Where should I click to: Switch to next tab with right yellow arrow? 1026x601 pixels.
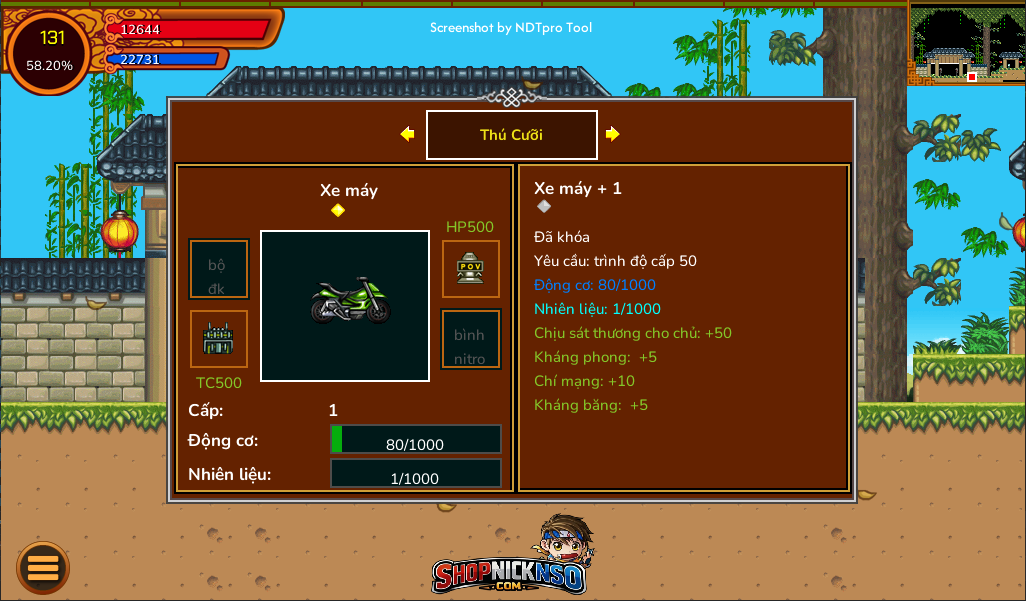coord(612,134)
